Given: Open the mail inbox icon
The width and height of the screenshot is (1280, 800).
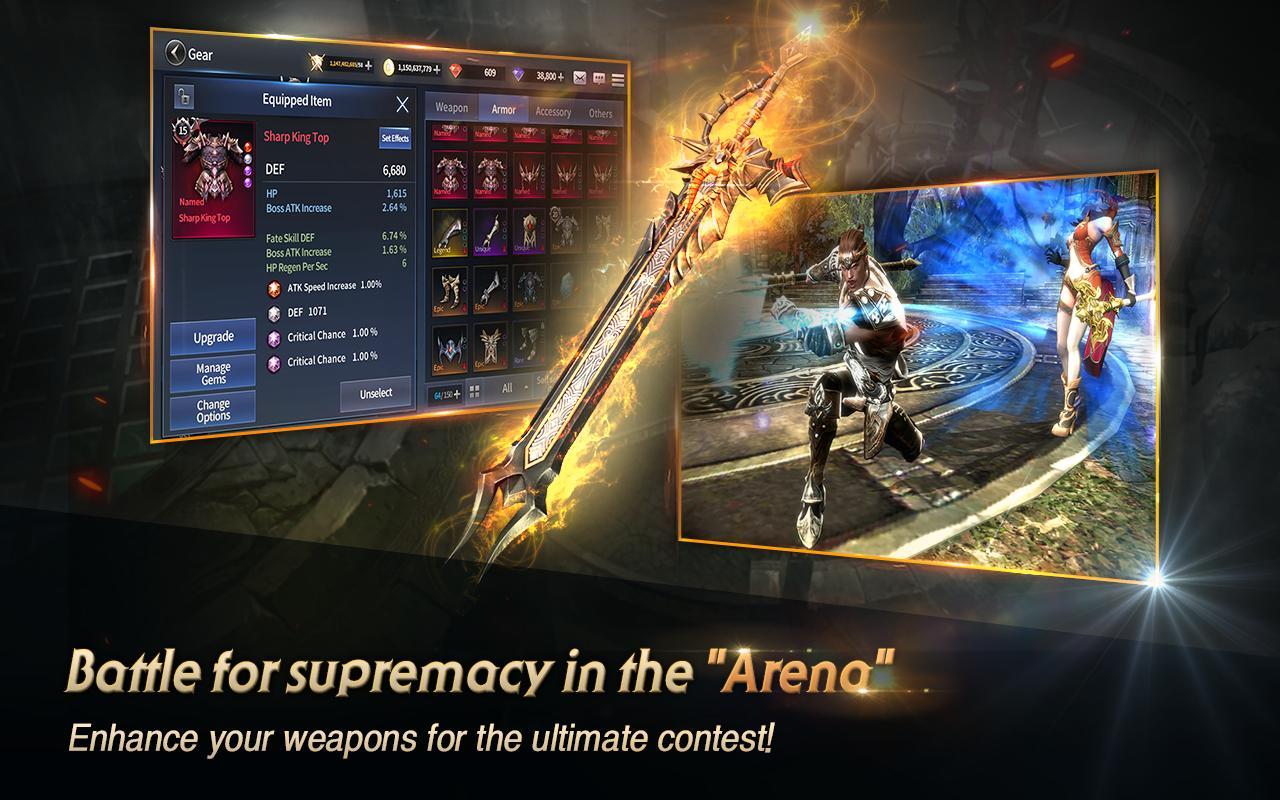Looking at the screenshot, I should pos(581,78).
